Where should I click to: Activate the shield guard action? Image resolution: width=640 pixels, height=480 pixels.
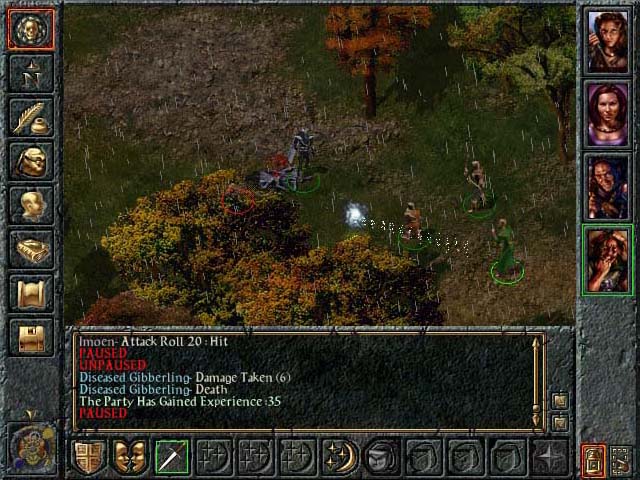click(89, 458)
